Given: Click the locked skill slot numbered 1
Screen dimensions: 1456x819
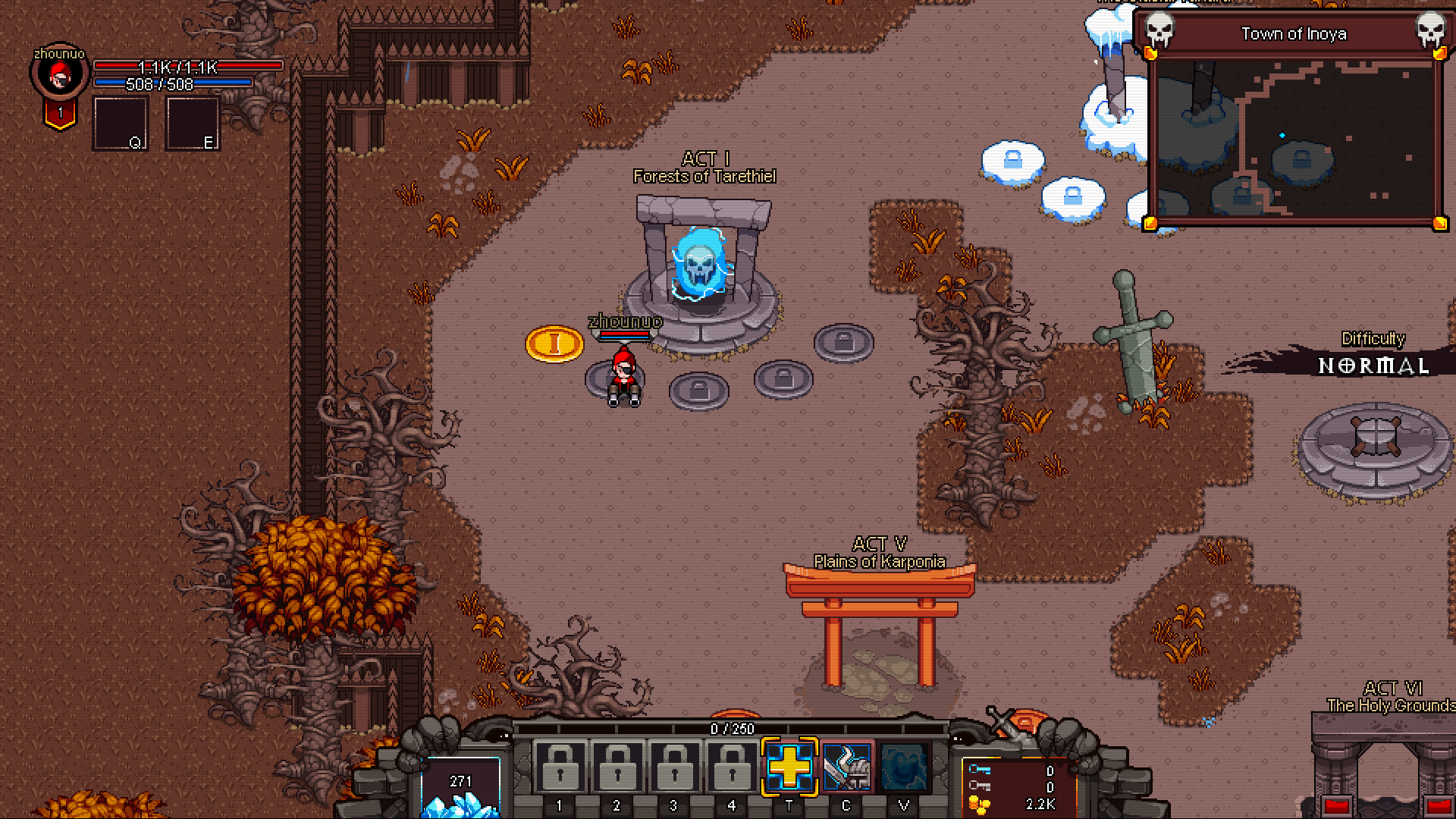Looking at the screenshot, I should (560, 767).
